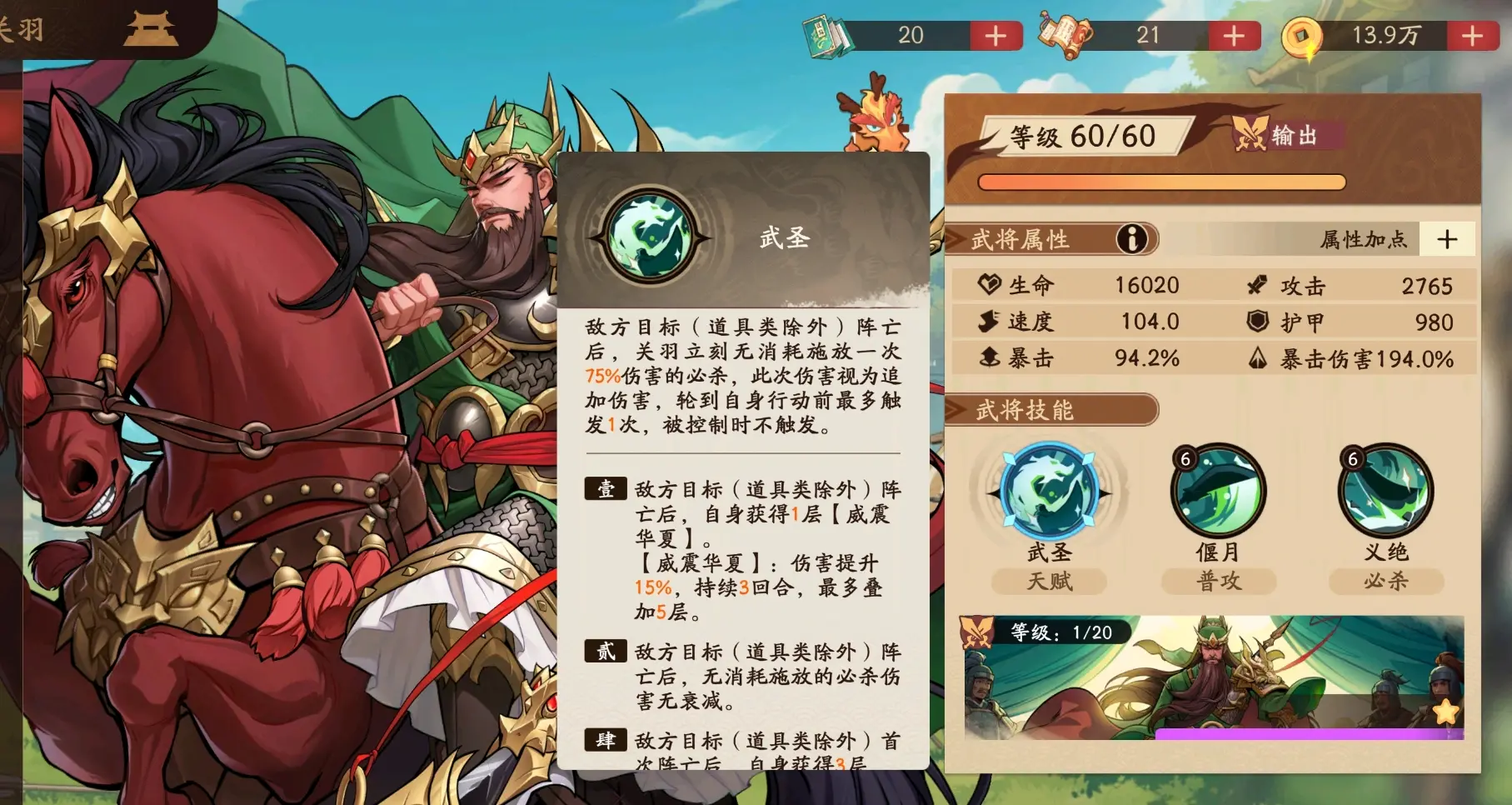Open 属性加点 with the plus button
Viewport: 1512px width, 805px height.
pos(1448,239)
